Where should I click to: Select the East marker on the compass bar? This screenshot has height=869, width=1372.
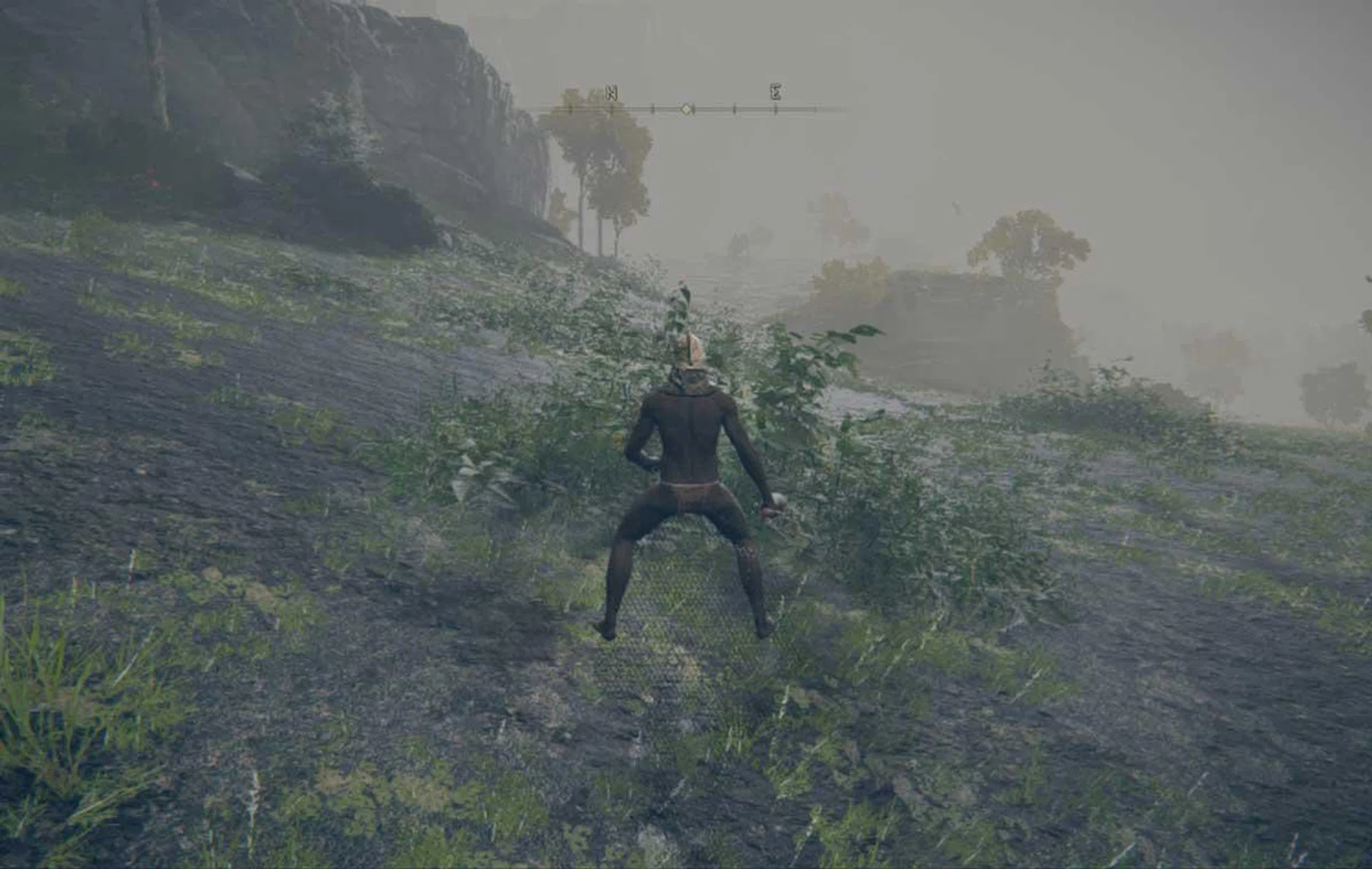[x=775, y=91]
